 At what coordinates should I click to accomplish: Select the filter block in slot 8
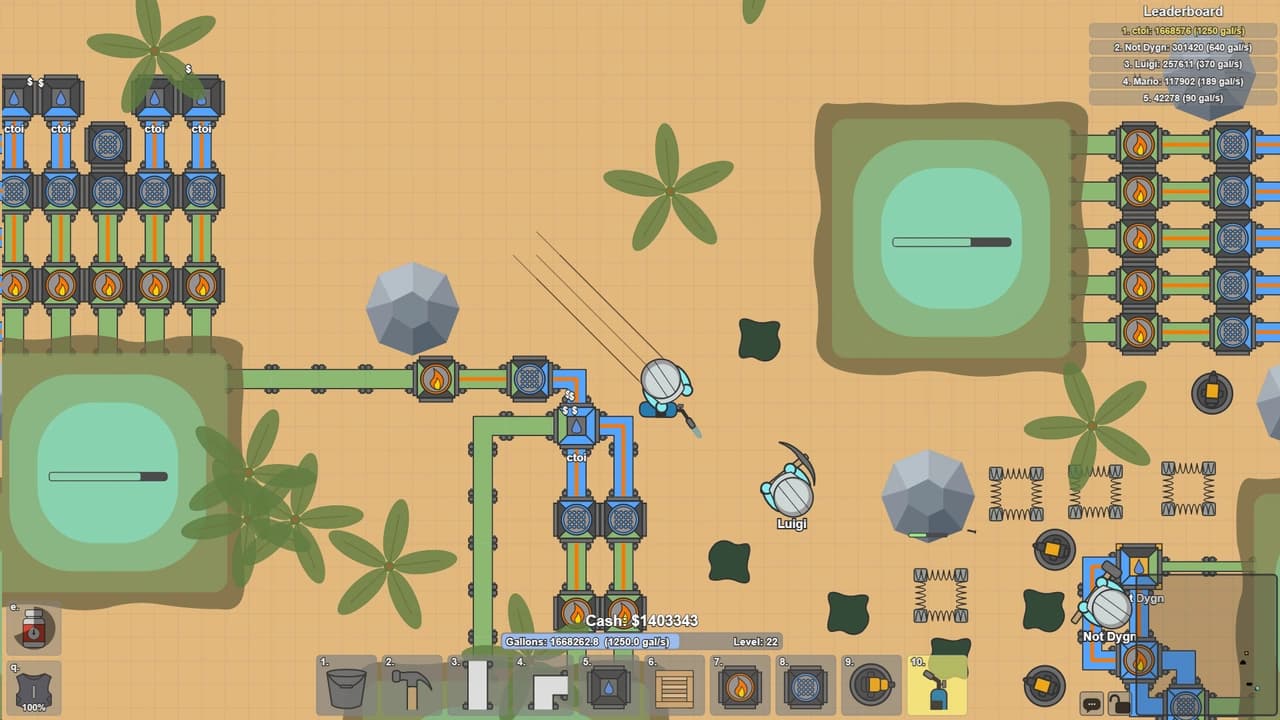click(x=807, y=686)
